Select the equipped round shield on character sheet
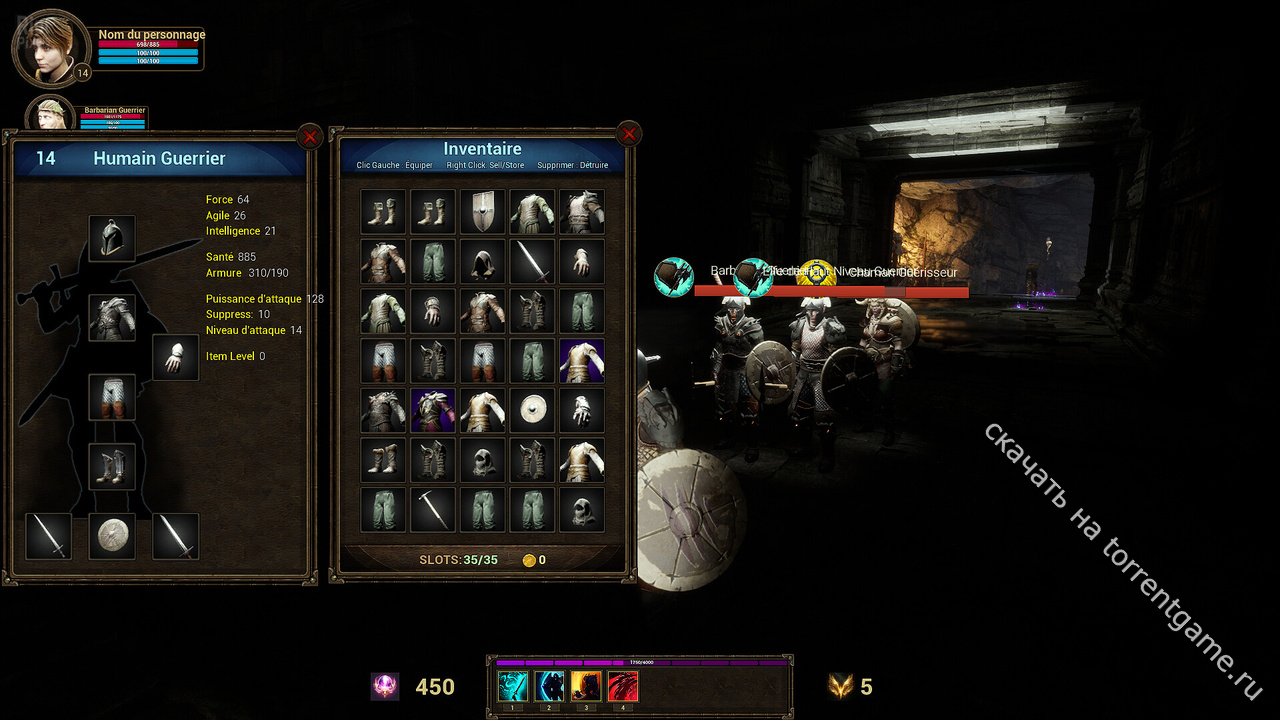The width and height of the screenshot is (1280, 720). 112,536
